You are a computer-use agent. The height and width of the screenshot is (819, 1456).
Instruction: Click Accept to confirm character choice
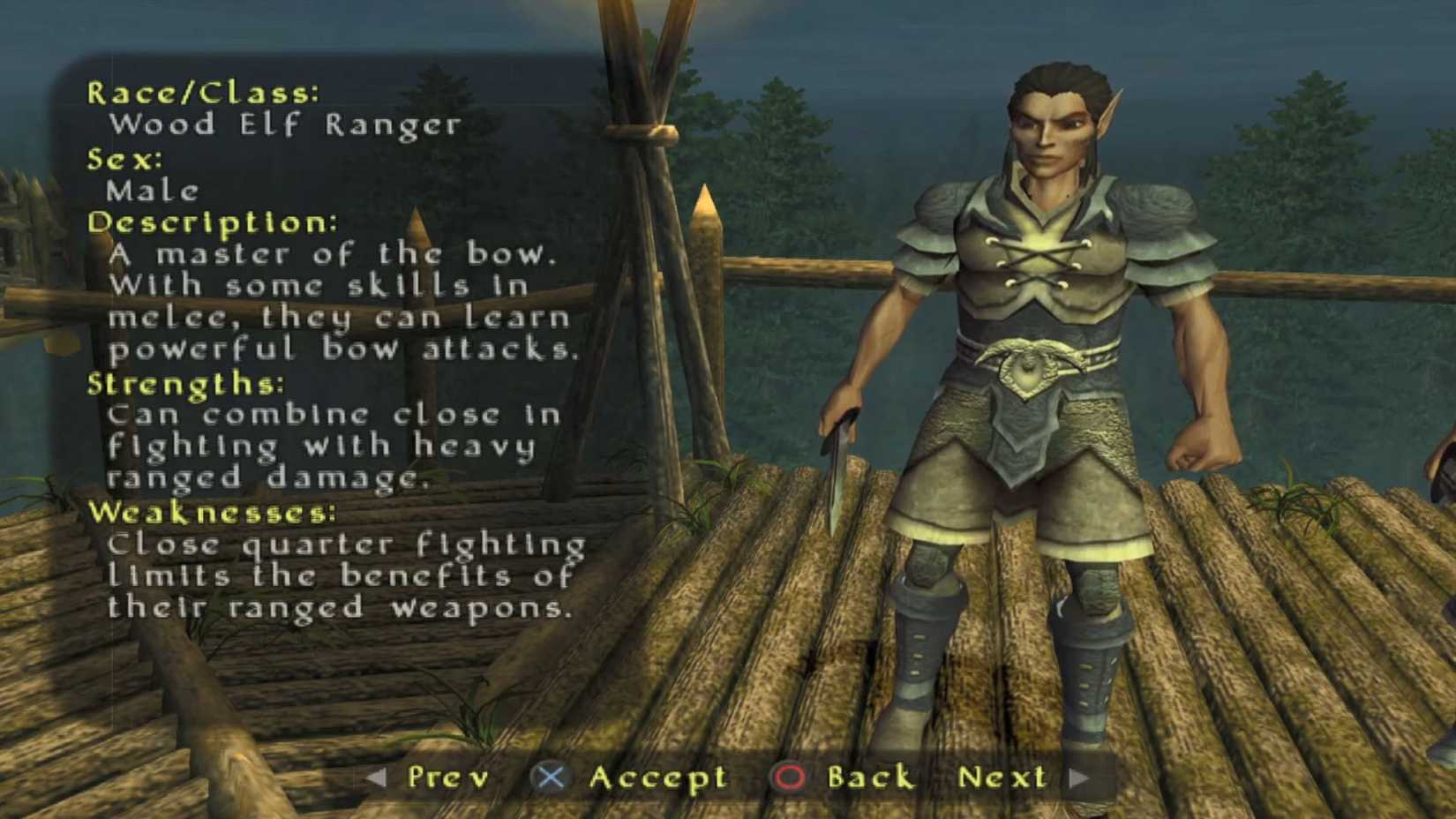coord(657,778)
